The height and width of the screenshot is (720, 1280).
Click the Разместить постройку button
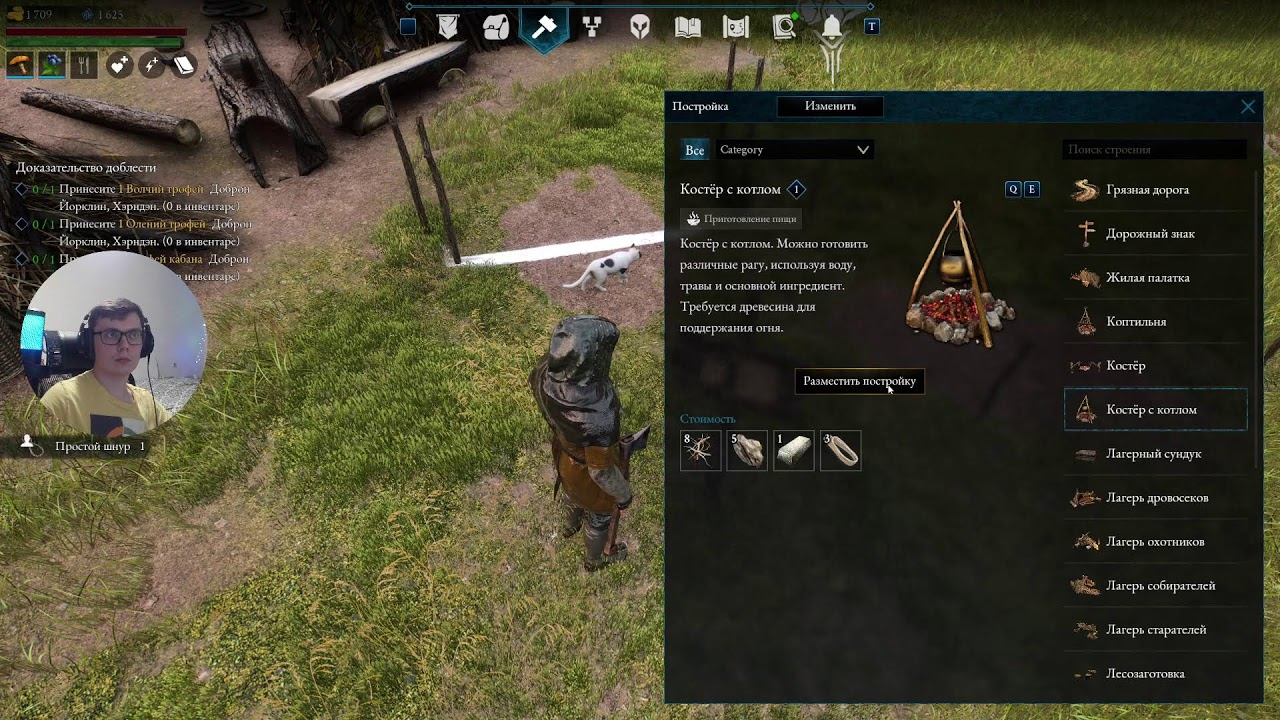[859, 381]
